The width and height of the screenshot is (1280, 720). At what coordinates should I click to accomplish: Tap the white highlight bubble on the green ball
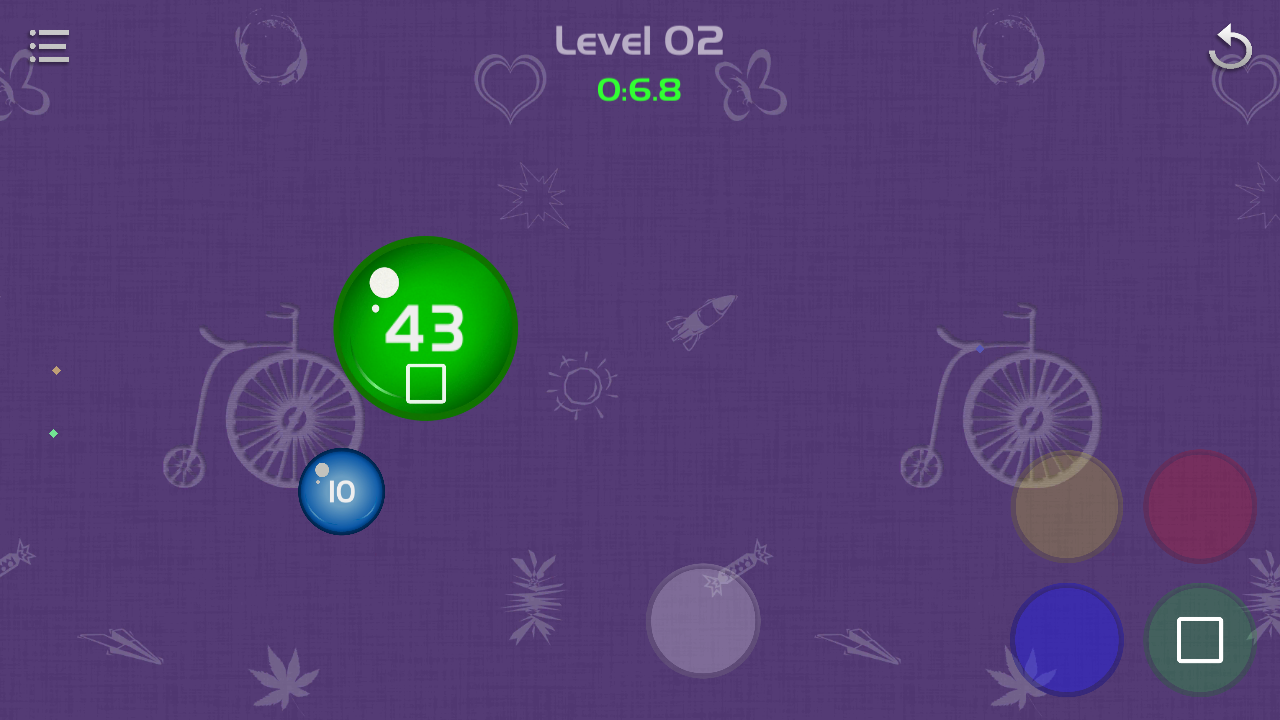pos(384,284)
